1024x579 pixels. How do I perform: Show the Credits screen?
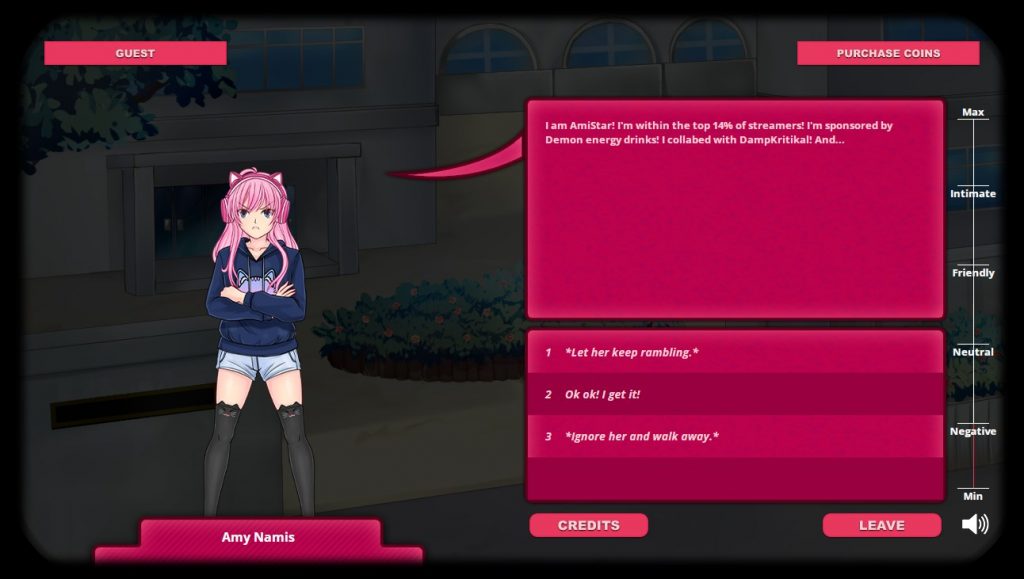(x=588, y=525)
